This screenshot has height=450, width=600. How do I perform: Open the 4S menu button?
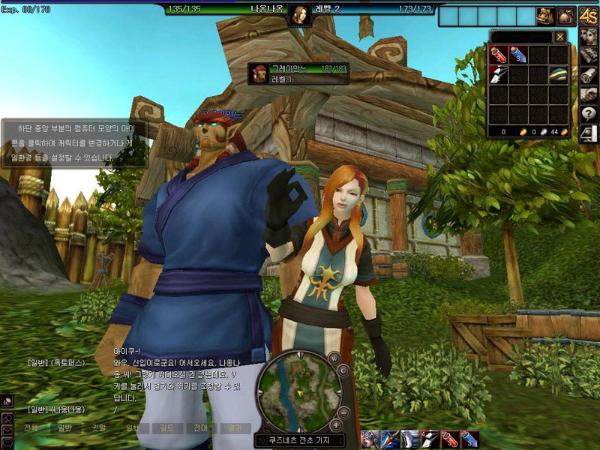pos(589,16)
